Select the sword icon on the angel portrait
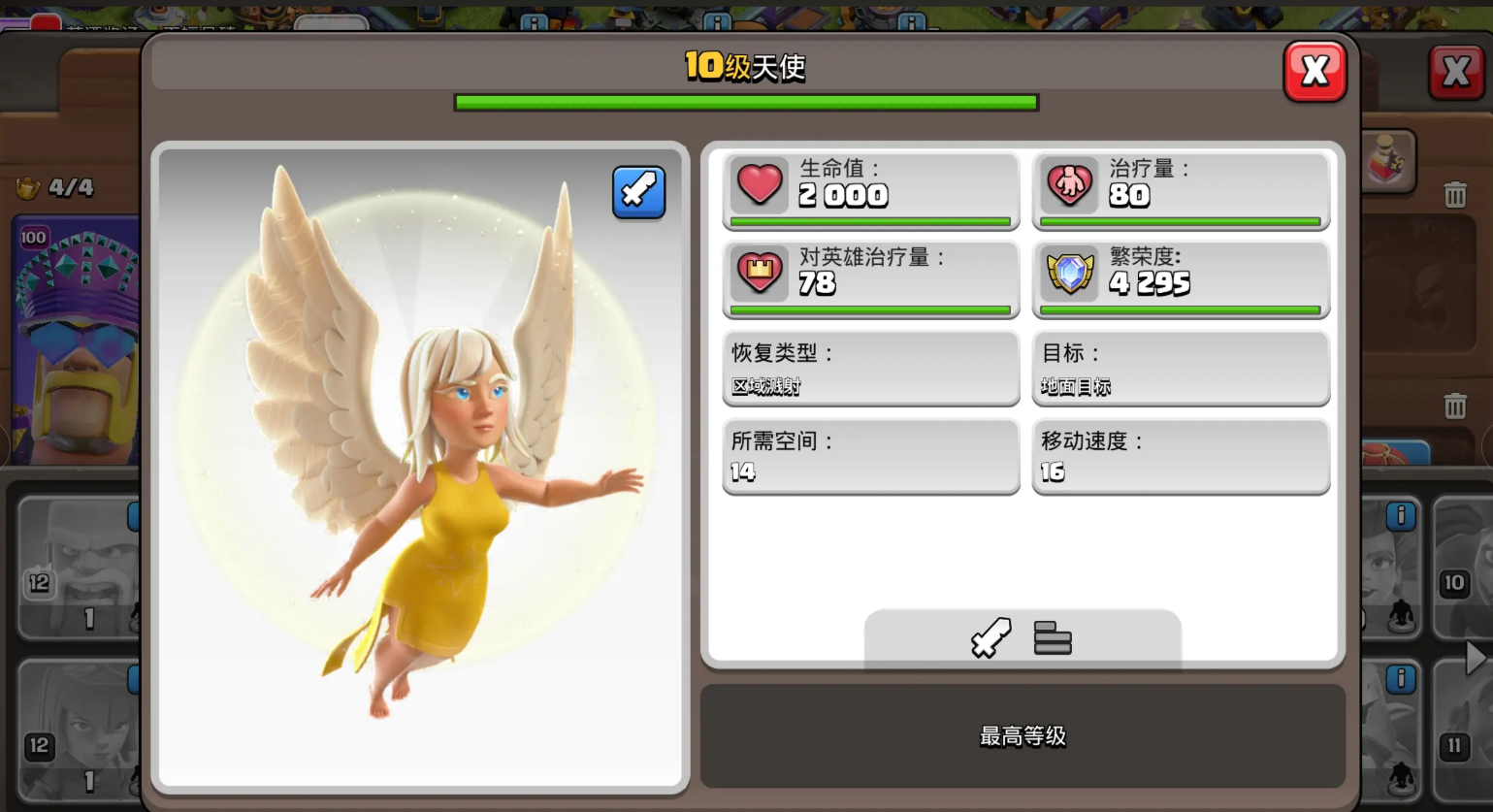Viewport: 1493px width, 812px height. pos(638,193)
